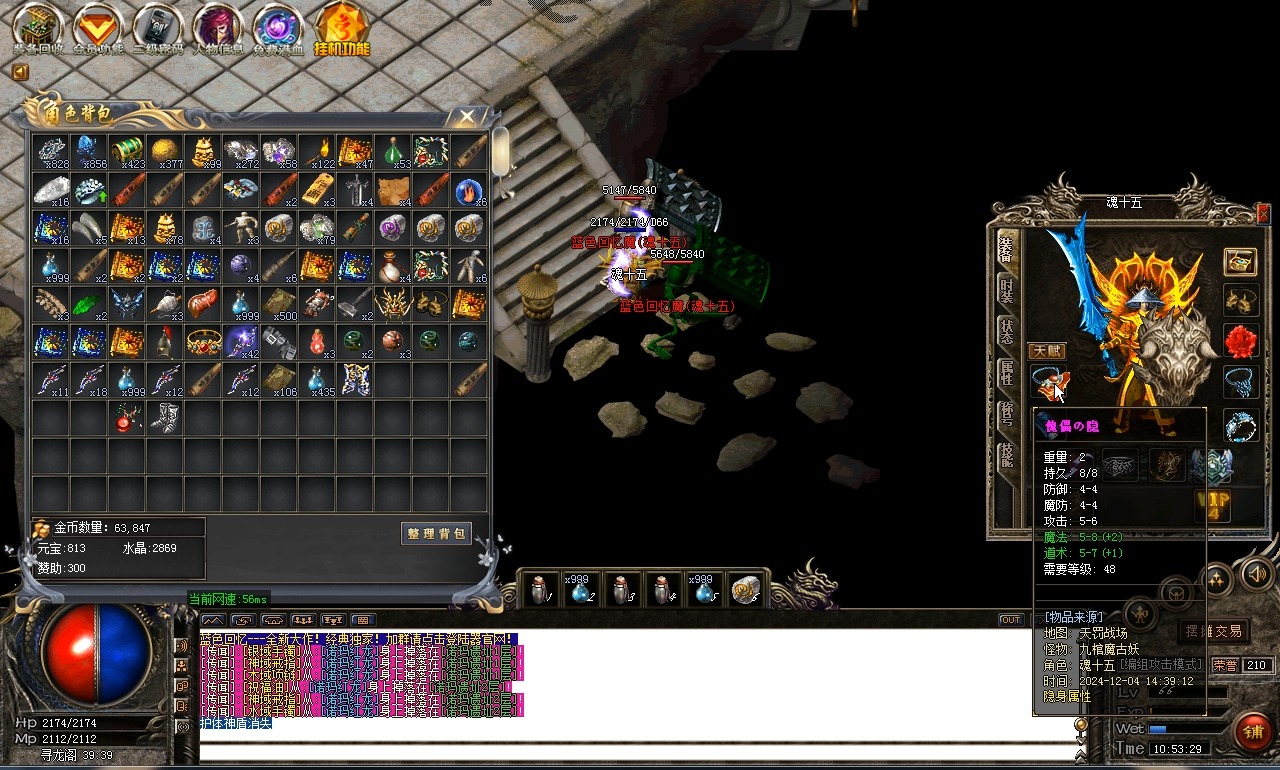Open the 天赋 talent button
The width and height of the screenshot is (1280, 770).
[1047, 351]
